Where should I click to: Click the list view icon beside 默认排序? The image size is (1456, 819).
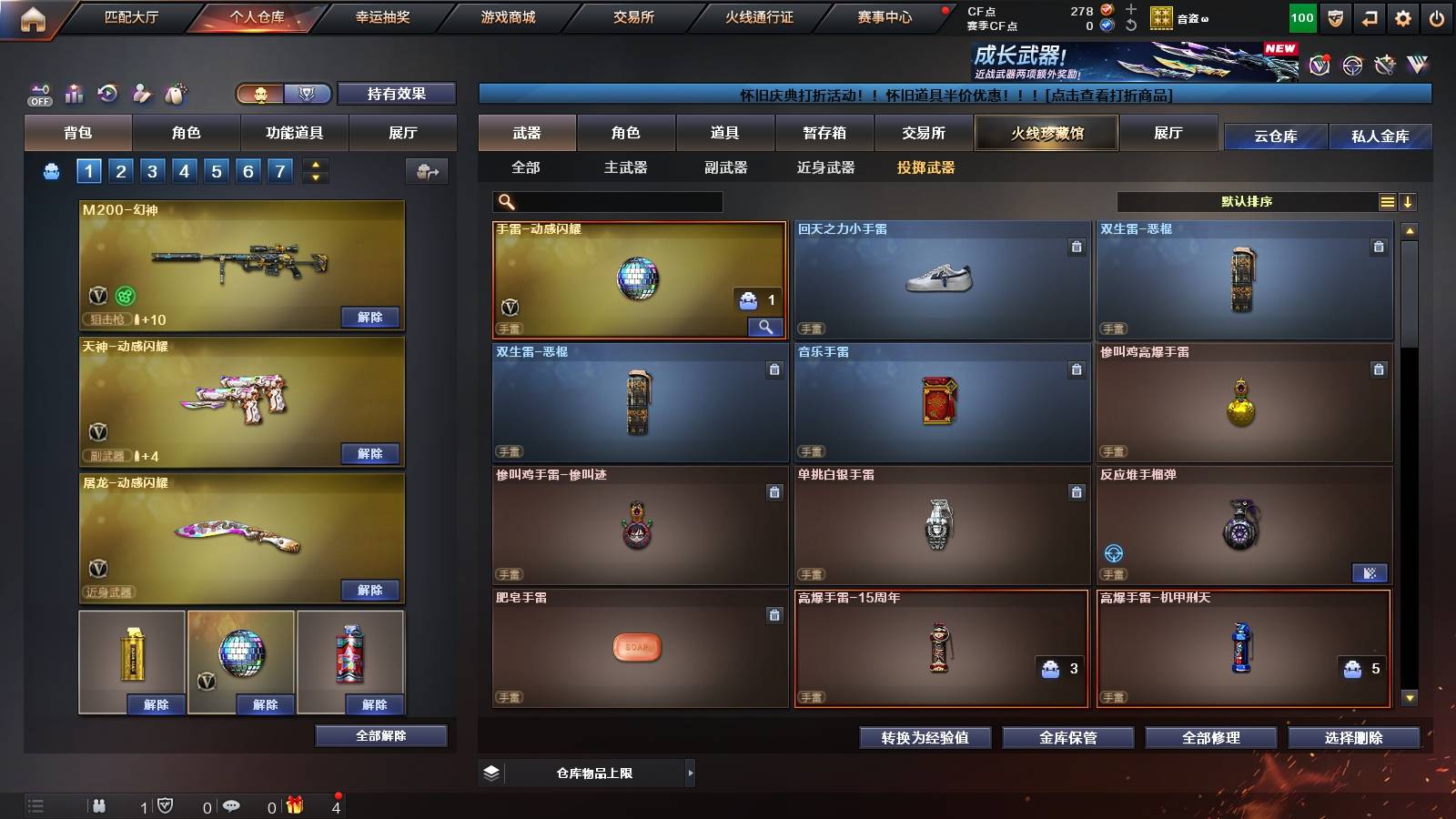(x=1387, y=201)
